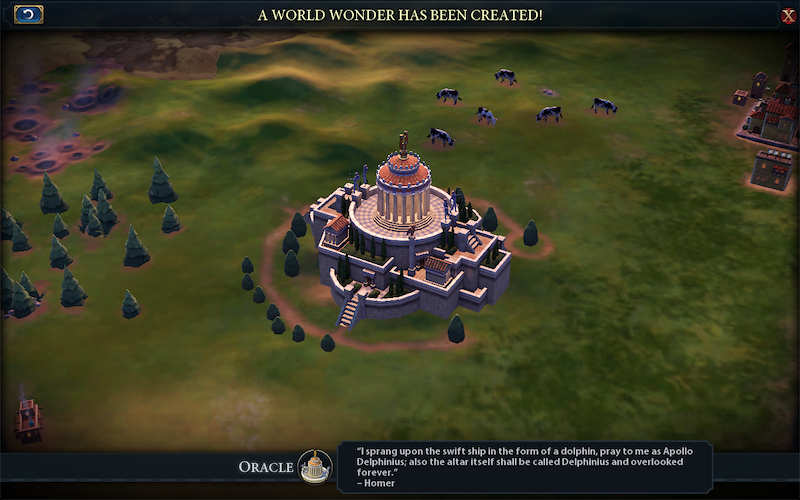
Task: Click the Oracle wonder portrait icon
Action: click(x=315, y=466)
